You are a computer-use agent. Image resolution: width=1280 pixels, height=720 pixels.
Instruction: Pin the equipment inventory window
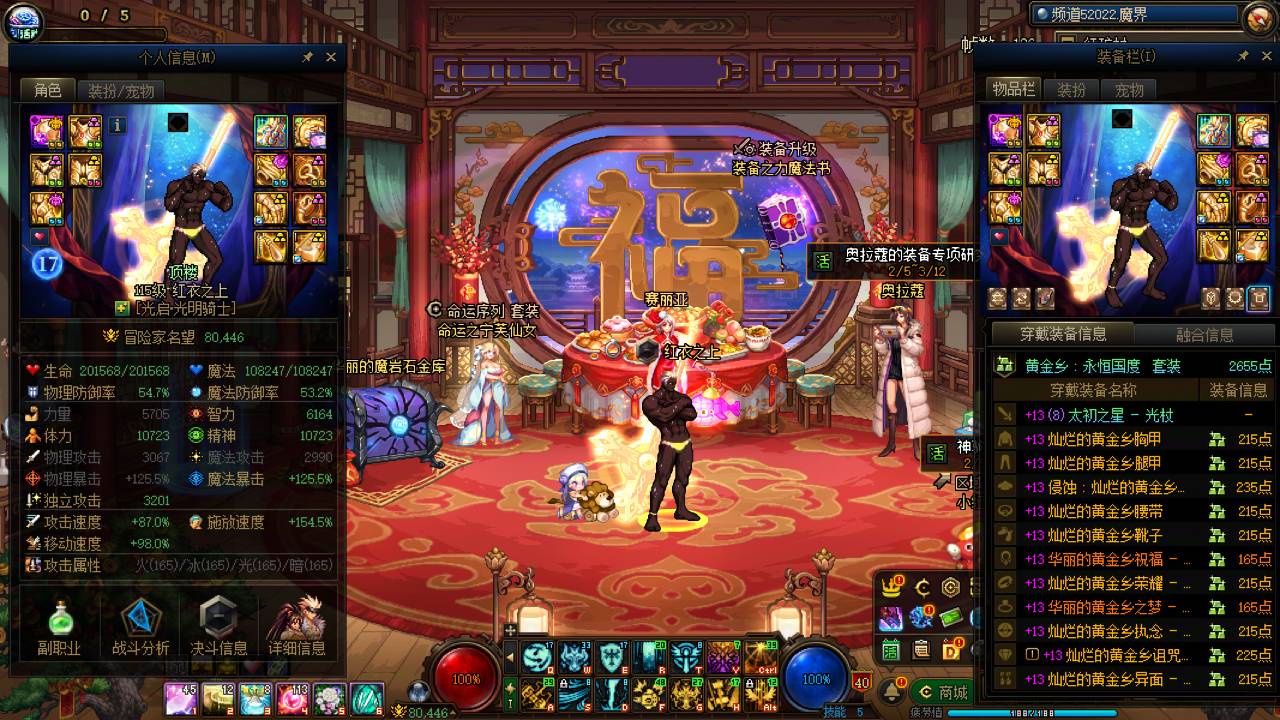point(1243,57)
